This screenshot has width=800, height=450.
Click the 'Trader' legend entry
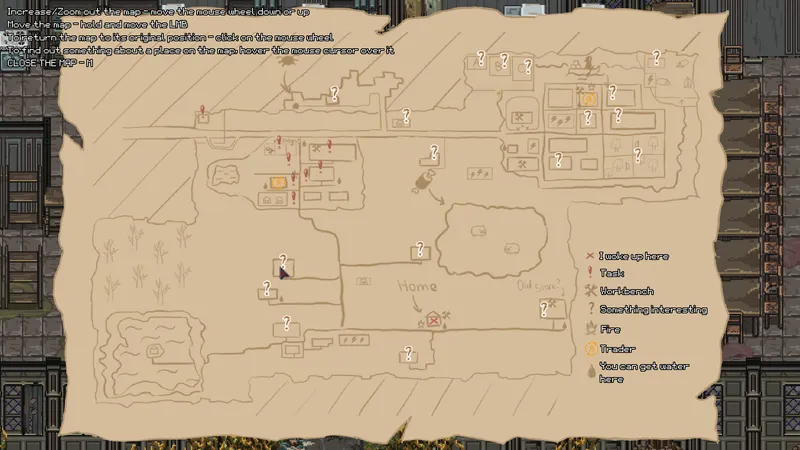coord(617,348)
